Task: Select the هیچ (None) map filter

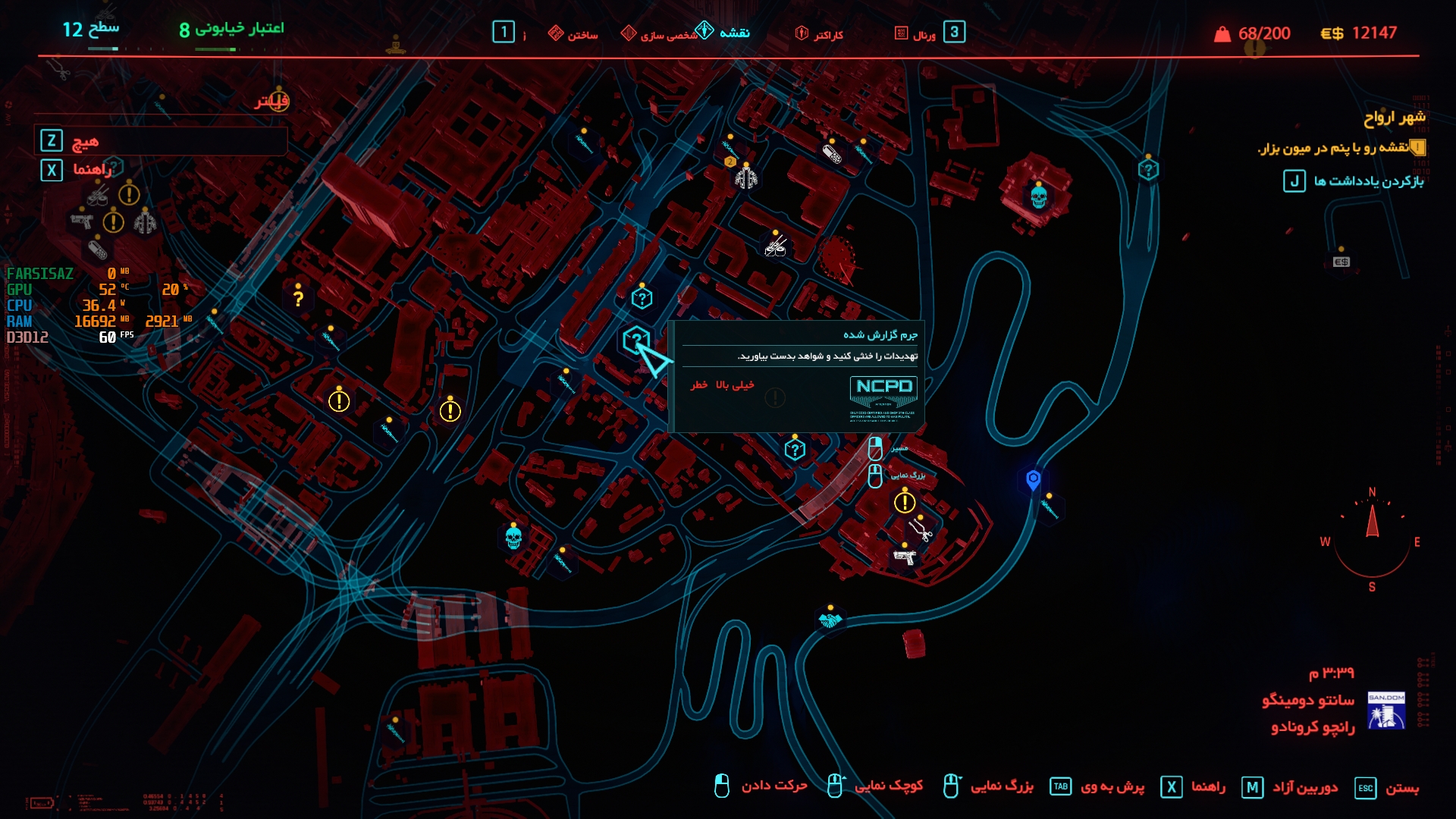Action: [x=85, y=141]
